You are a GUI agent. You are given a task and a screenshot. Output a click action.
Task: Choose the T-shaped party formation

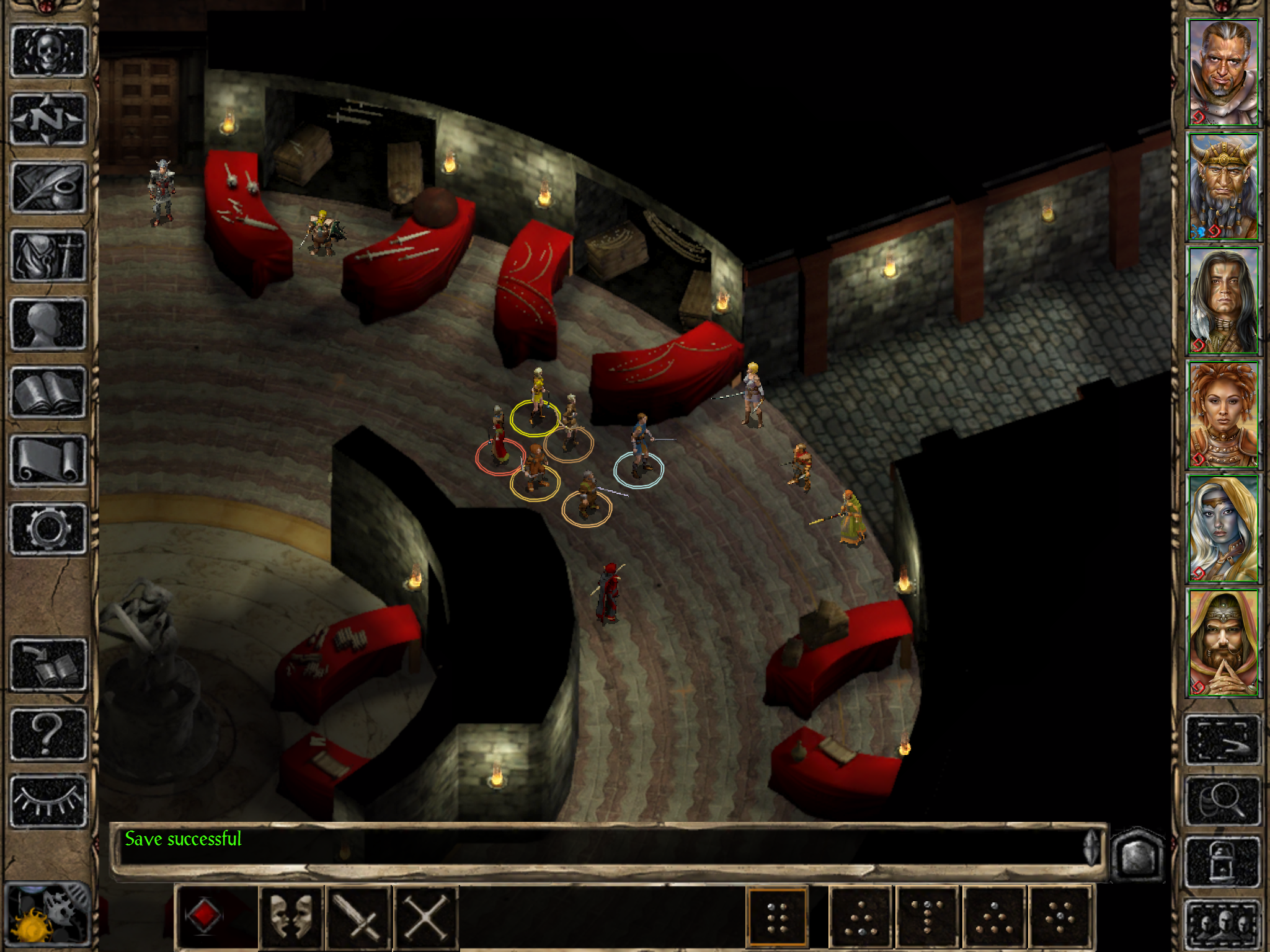(927, 916)
